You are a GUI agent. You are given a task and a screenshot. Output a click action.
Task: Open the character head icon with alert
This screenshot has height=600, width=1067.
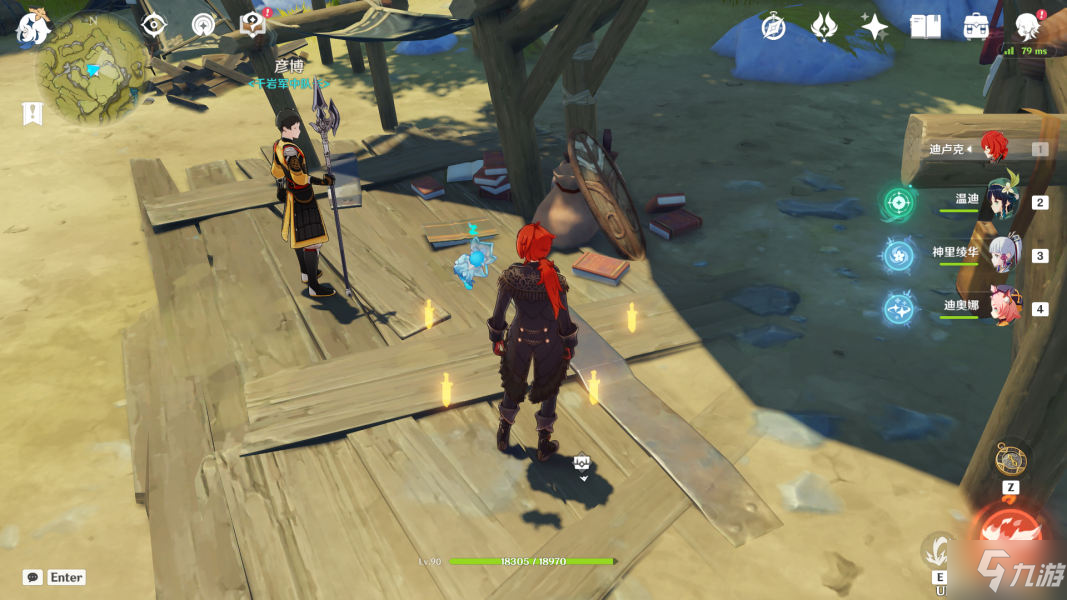[x=1027, y=26]
